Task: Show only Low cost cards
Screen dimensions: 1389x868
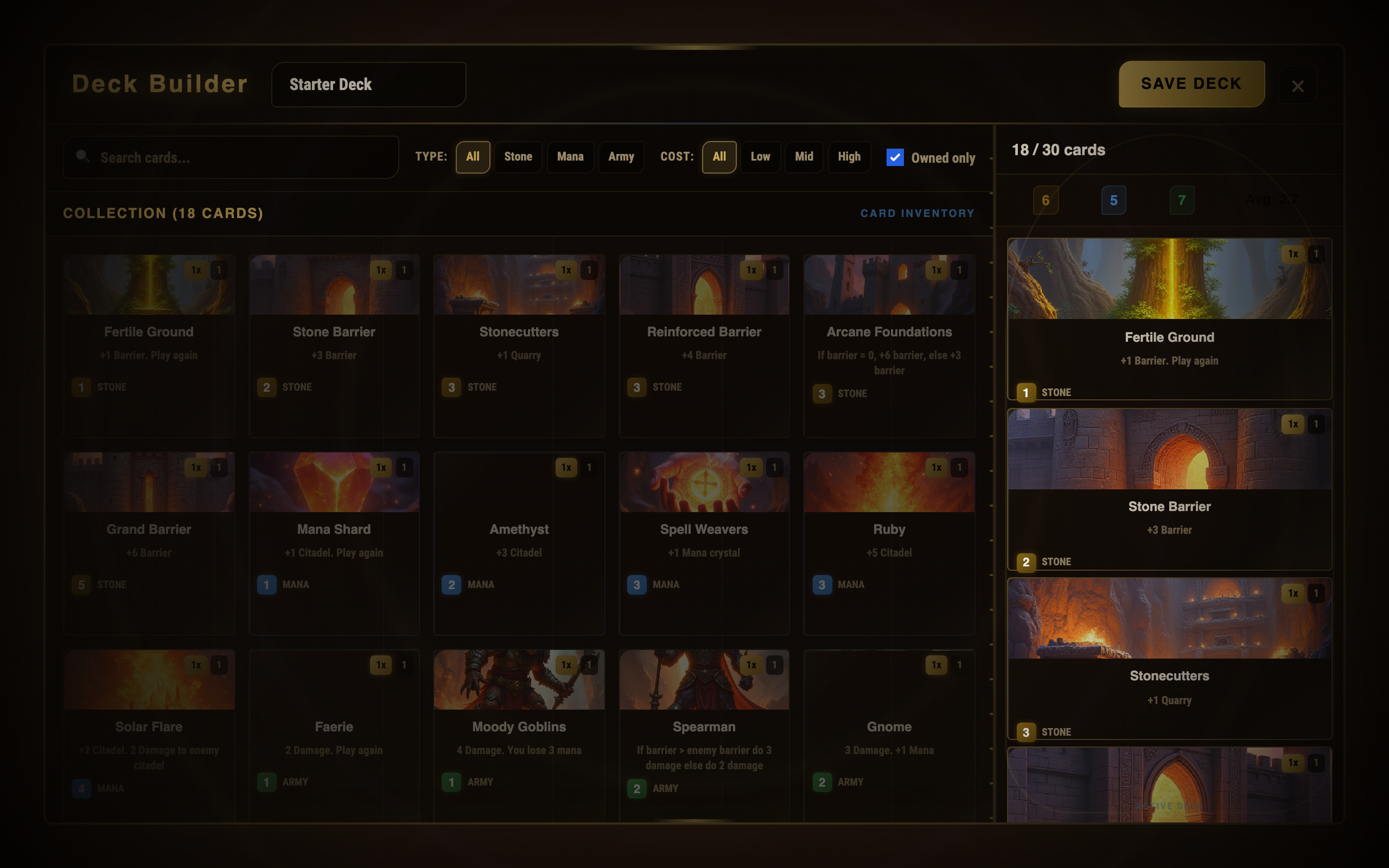Action: pyautogui.click(x=760, y=157)
